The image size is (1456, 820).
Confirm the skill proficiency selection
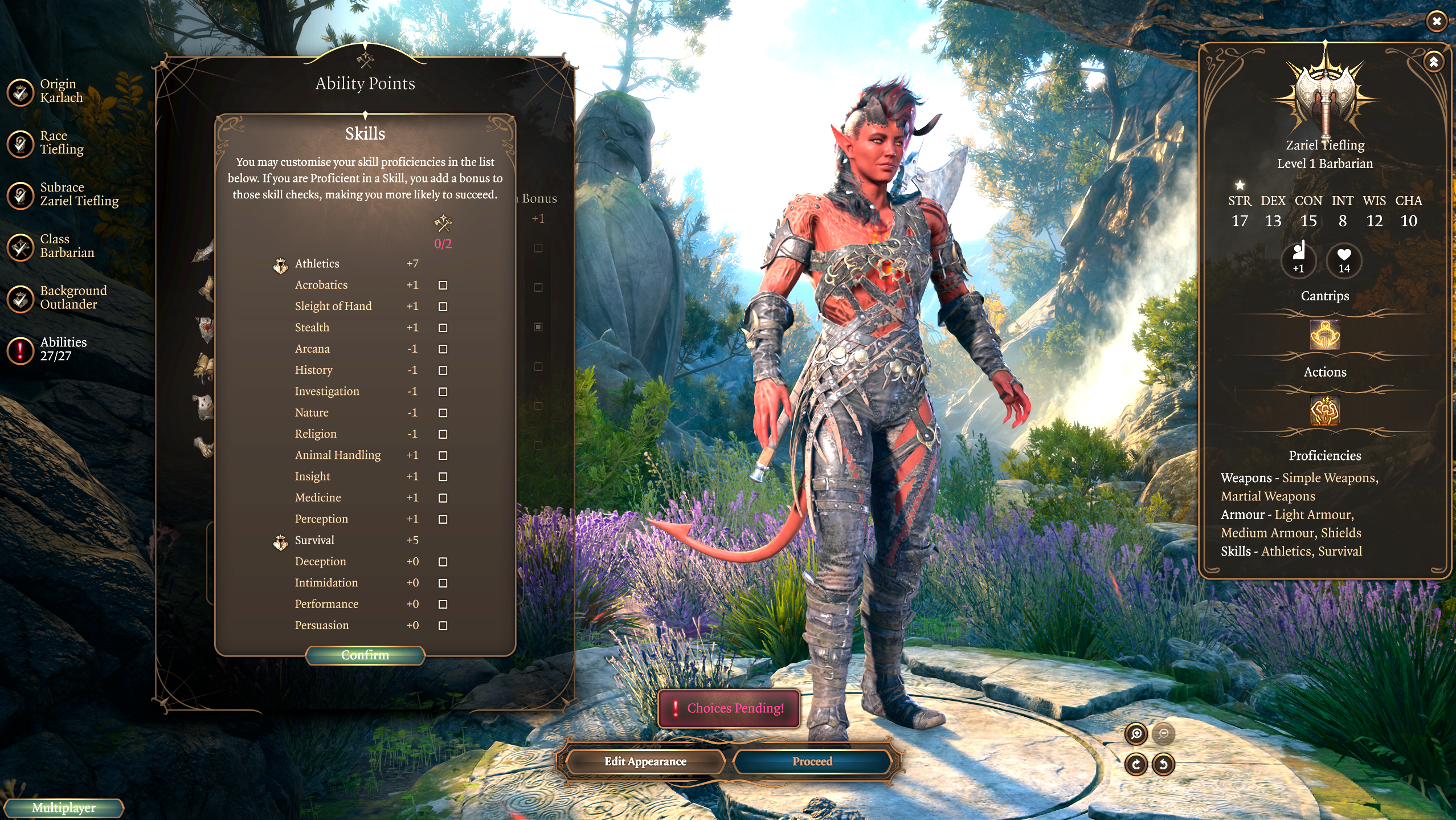coord(365,655)
